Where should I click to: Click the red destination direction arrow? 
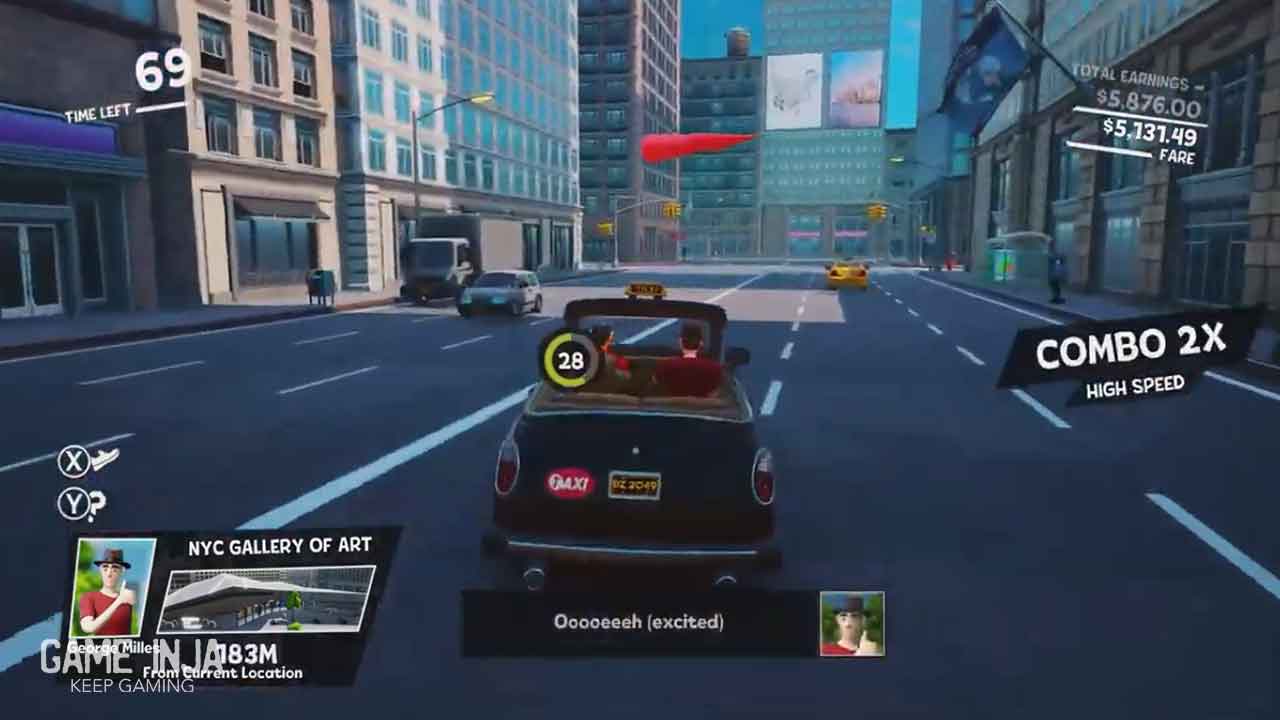coord(695,146)
